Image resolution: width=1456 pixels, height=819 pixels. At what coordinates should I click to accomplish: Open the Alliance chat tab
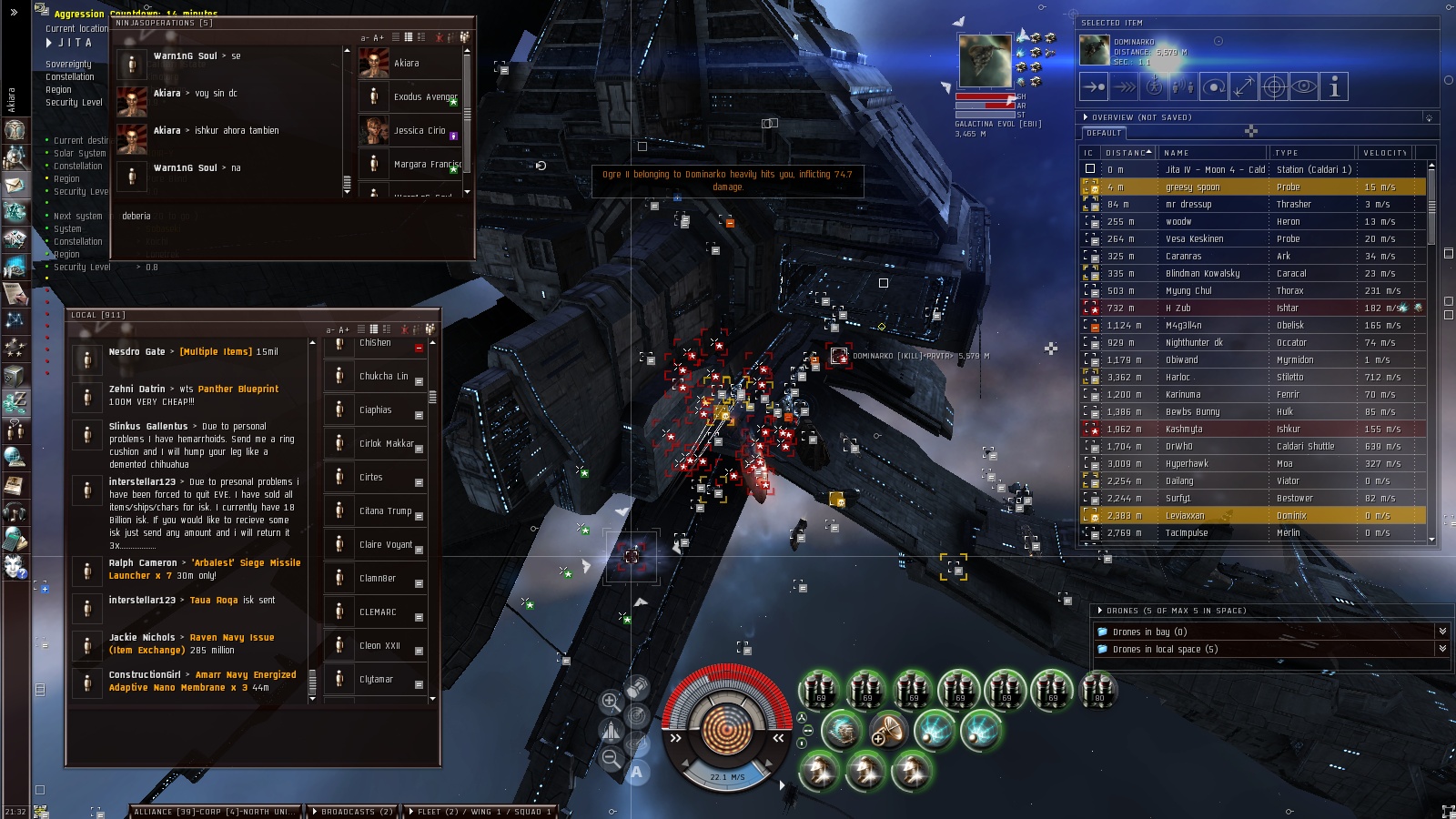click(214, 812)
